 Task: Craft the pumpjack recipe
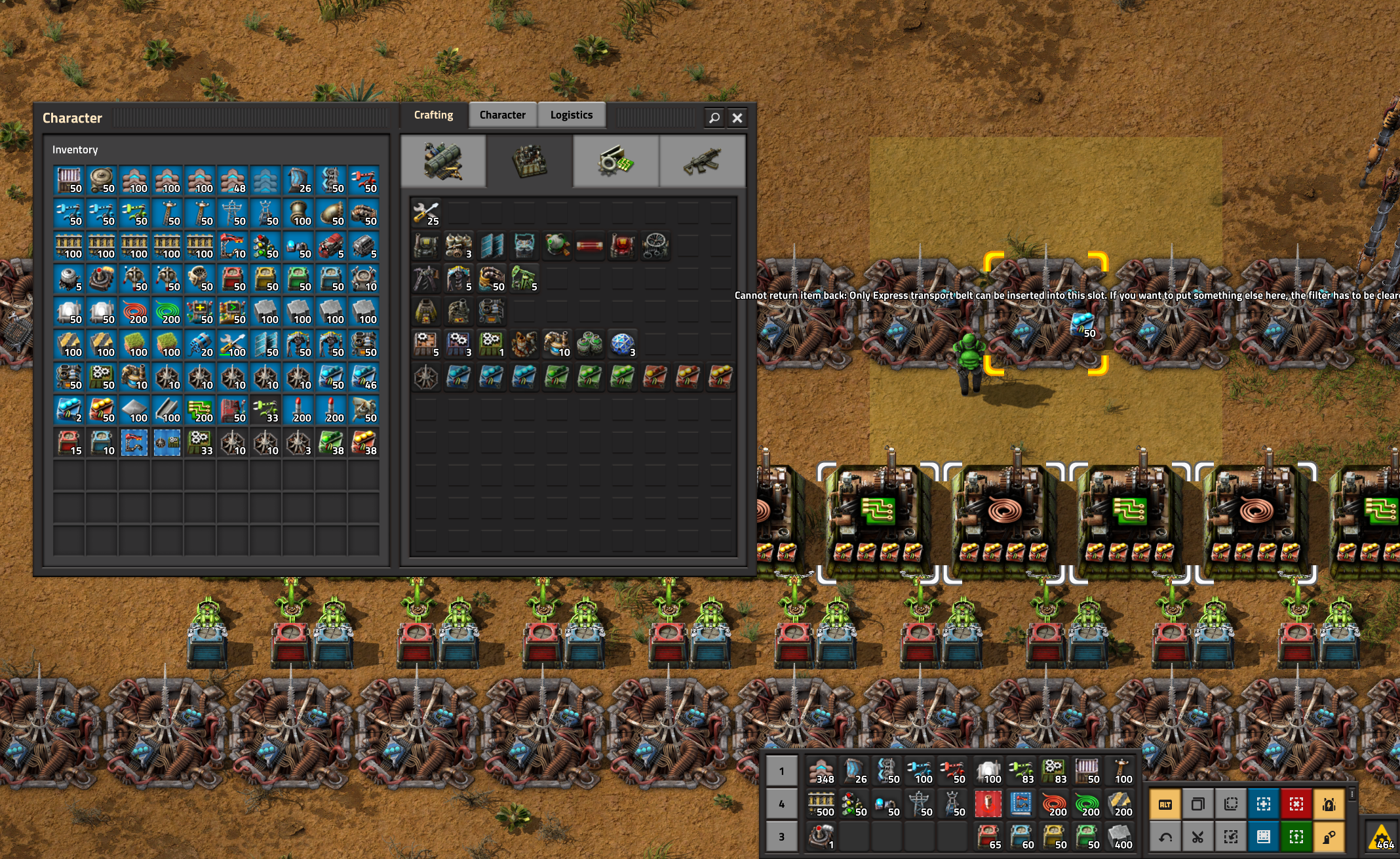pyautogui.click(x=524, y=279)
